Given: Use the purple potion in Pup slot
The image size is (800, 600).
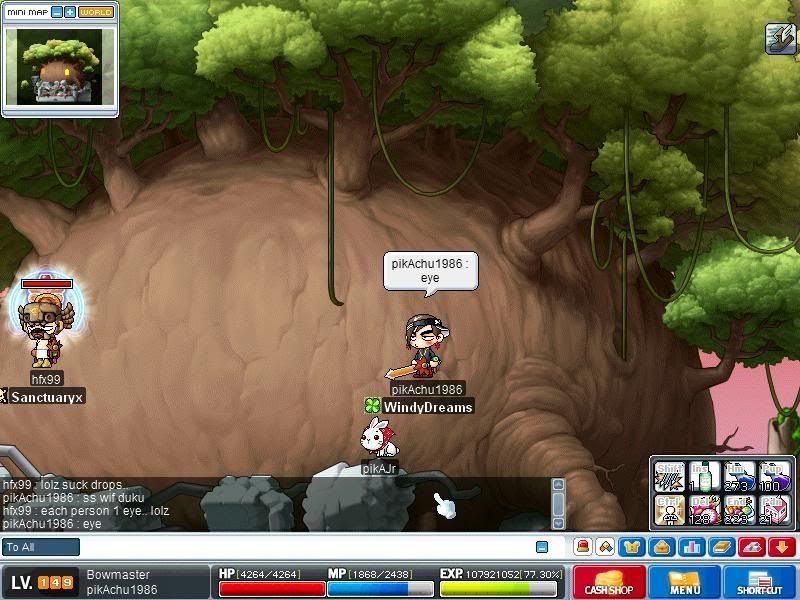Looking at the screenshot, I should tap(774, 476).
